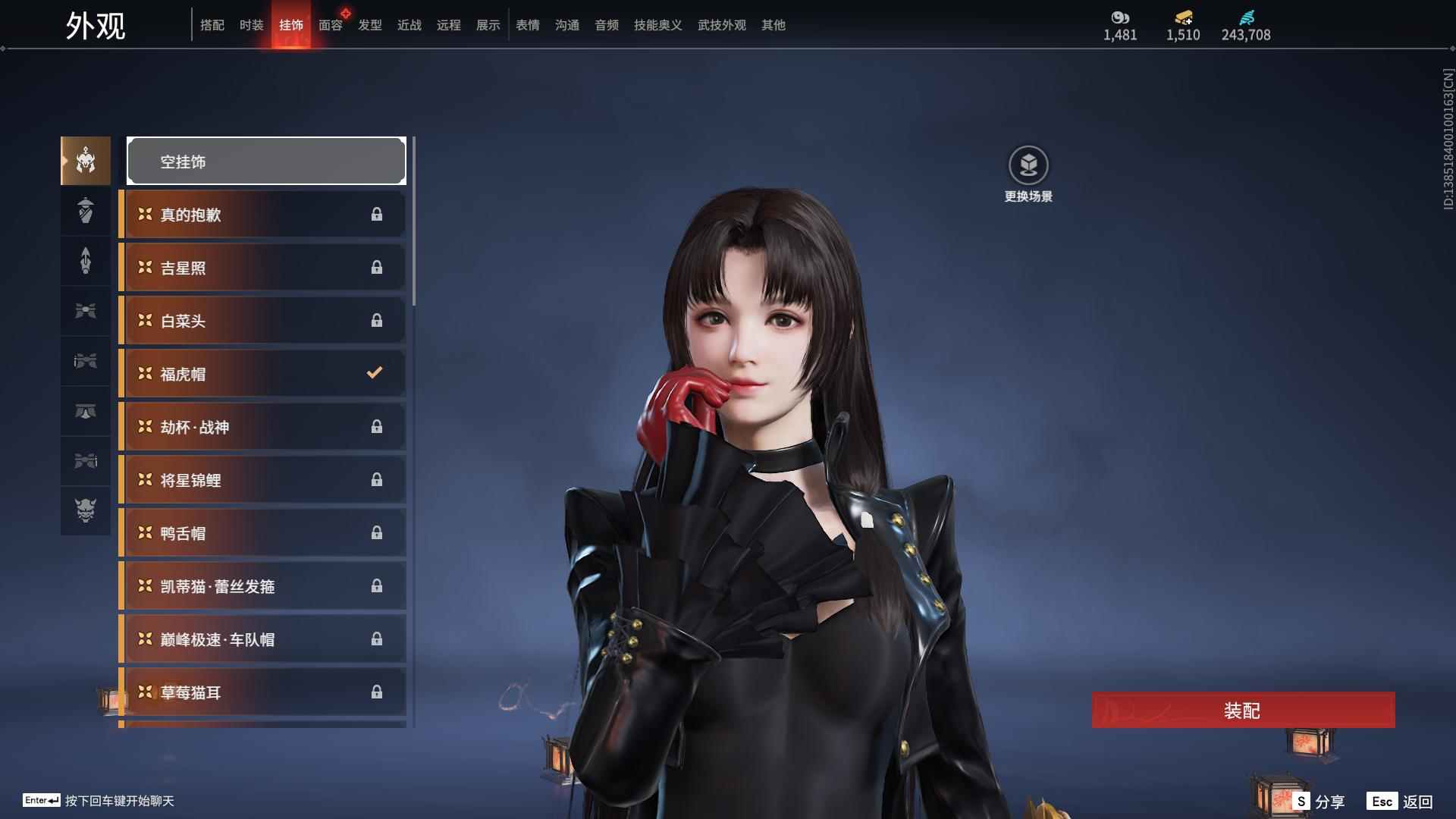The height and width of the screenshot is (819, 1456).
Task: Open the oni mask ornament category
Action: click(85, 511)
